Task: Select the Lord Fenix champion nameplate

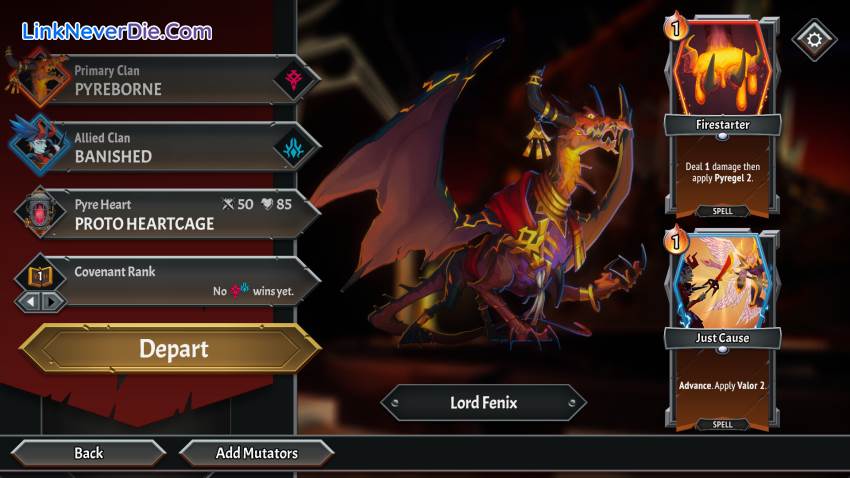Action: (485, 404)
